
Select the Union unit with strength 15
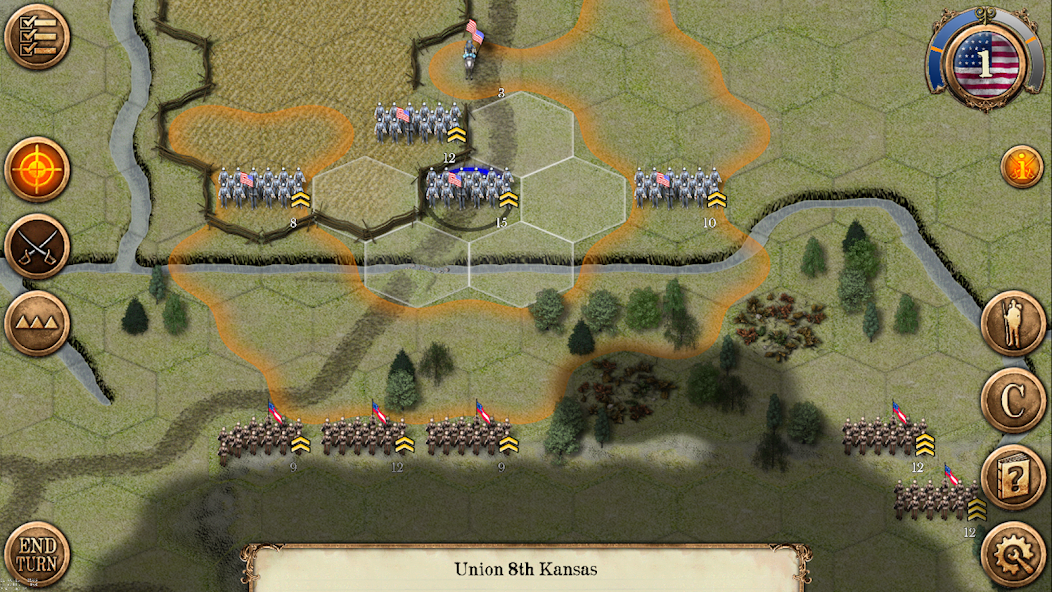(x=469, y=188)
